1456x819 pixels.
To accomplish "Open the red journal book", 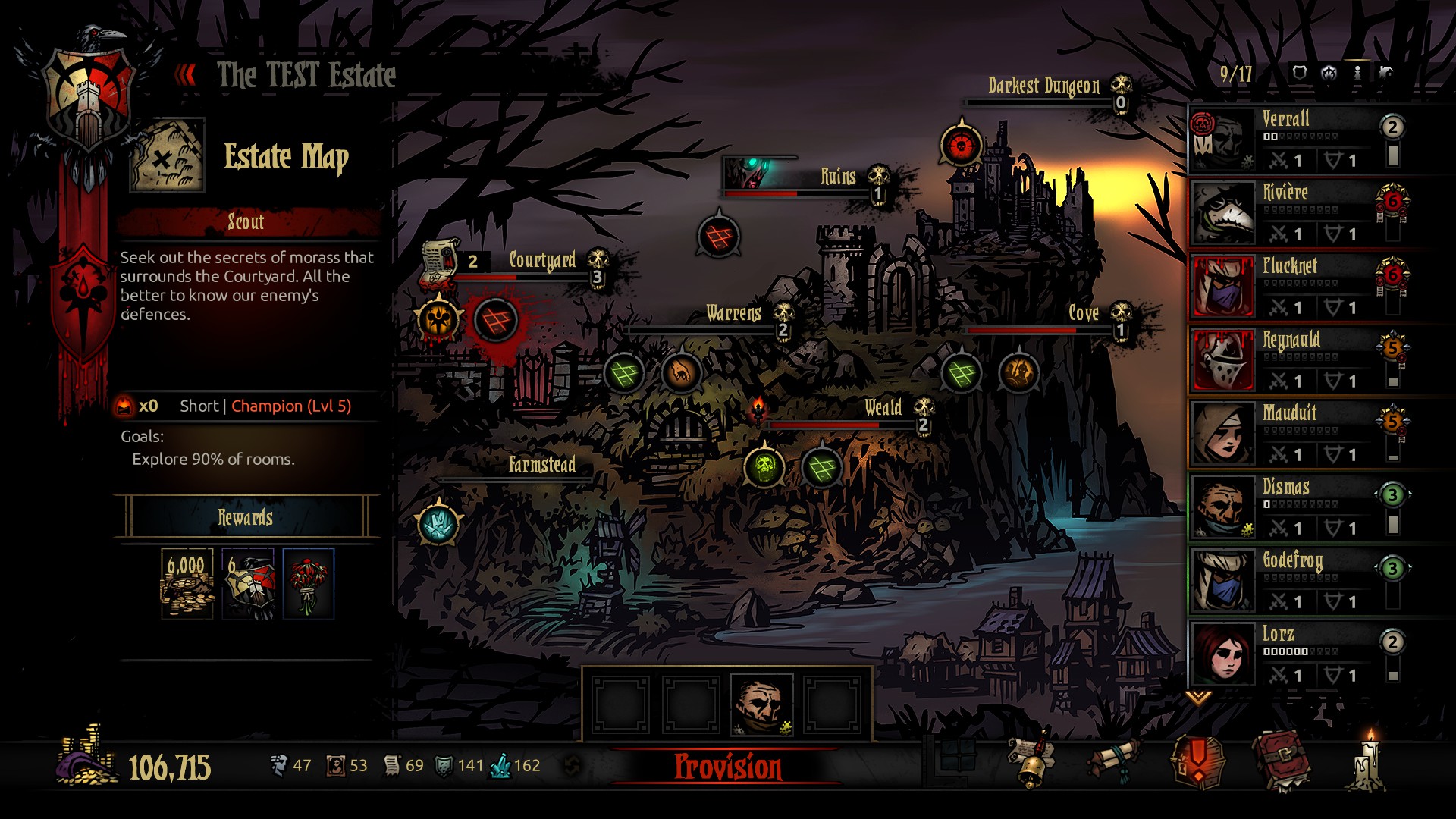I will [1281, 761].
